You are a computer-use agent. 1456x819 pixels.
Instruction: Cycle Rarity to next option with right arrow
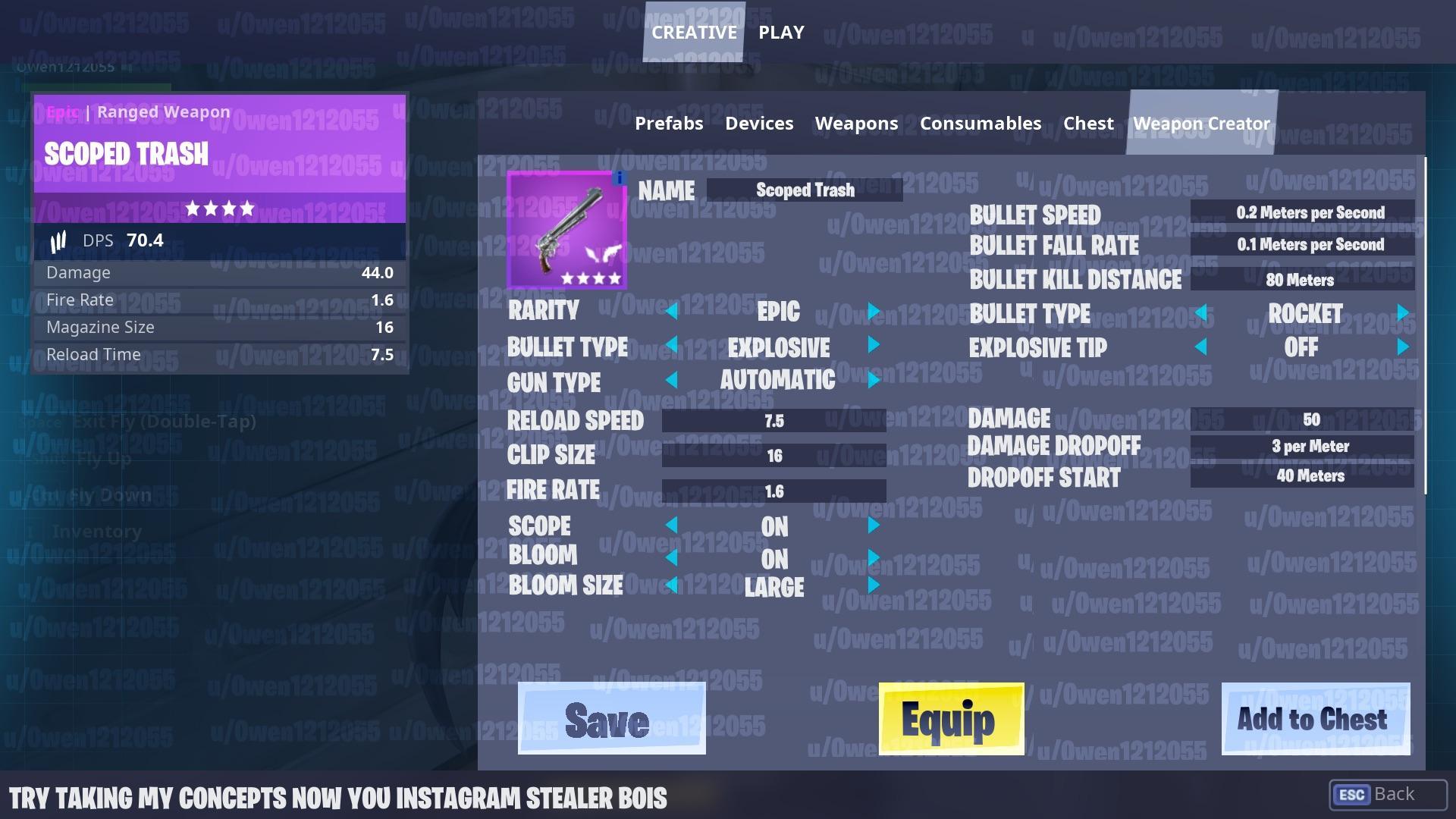point(876,311)
